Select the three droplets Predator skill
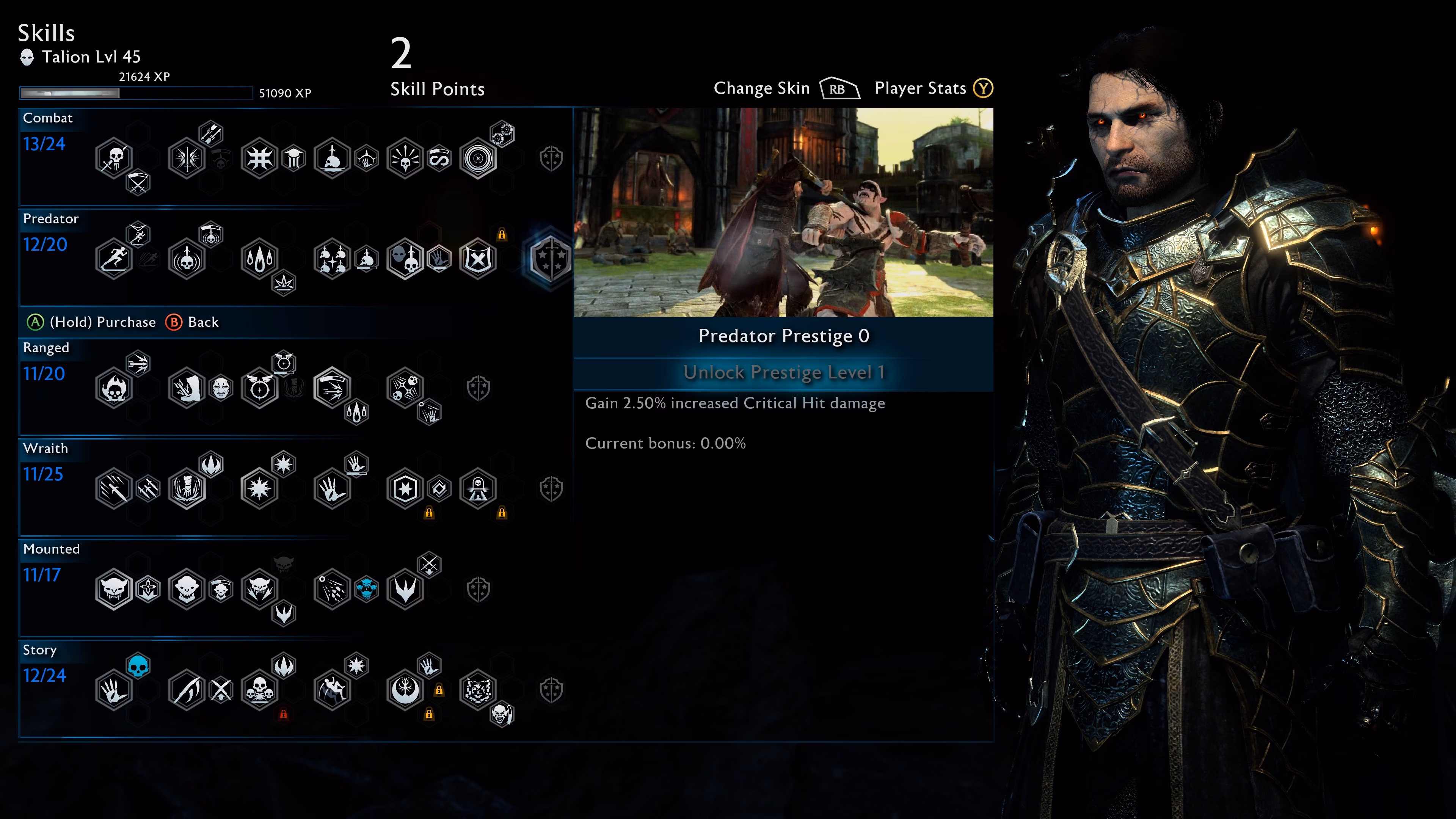The width and height of the screenshot is (1456, 819). click(x=259, y=259)
